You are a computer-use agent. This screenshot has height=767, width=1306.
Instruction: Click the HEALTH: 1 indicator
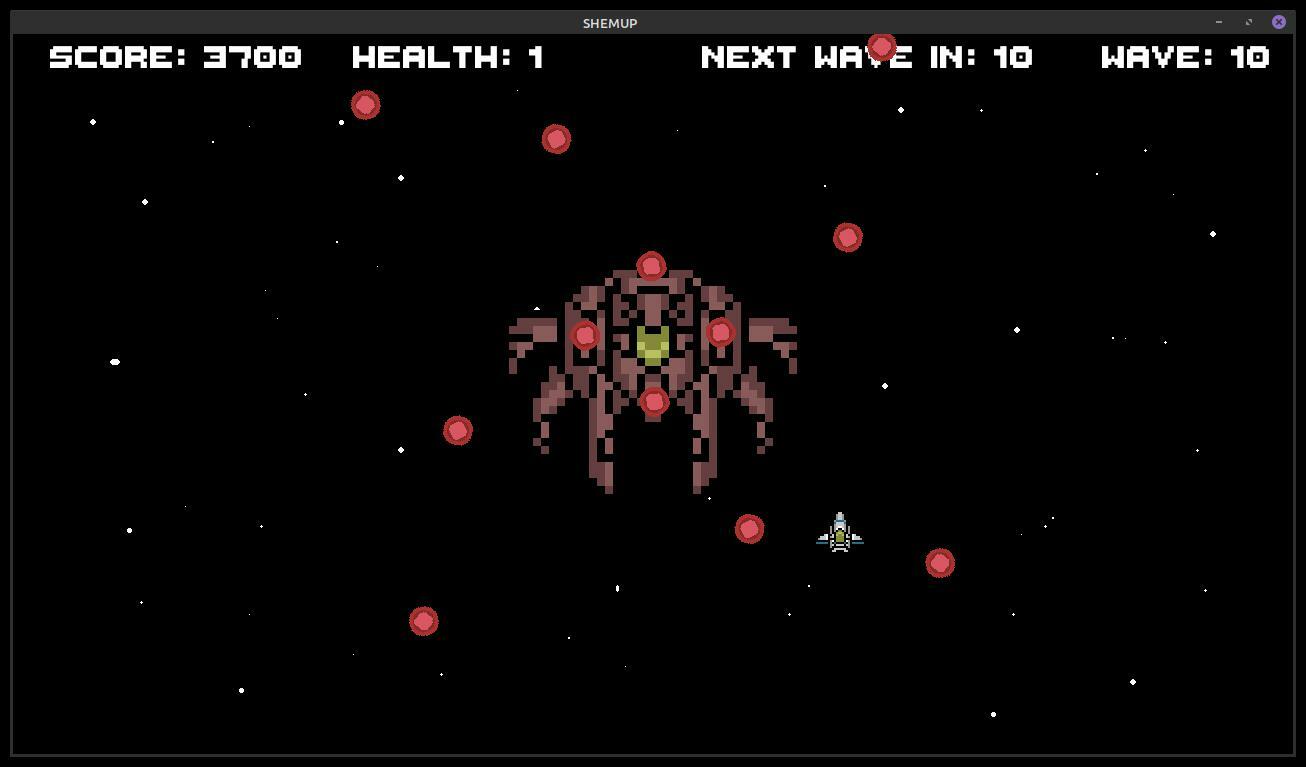pyautogui.click(x=448, y=57)
